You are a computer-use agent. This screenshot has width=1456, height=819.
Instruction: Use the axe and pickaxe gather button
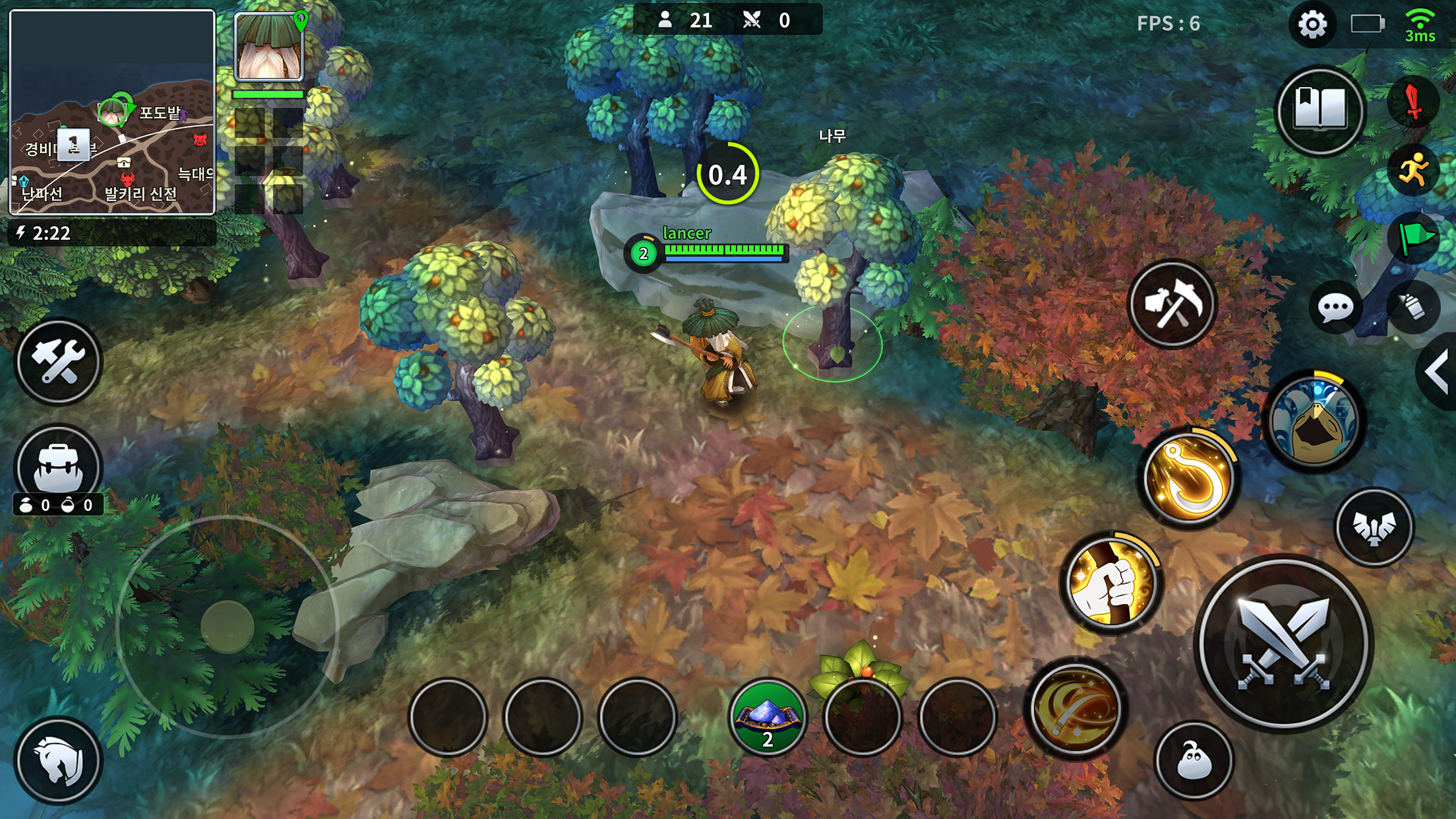1172,305
